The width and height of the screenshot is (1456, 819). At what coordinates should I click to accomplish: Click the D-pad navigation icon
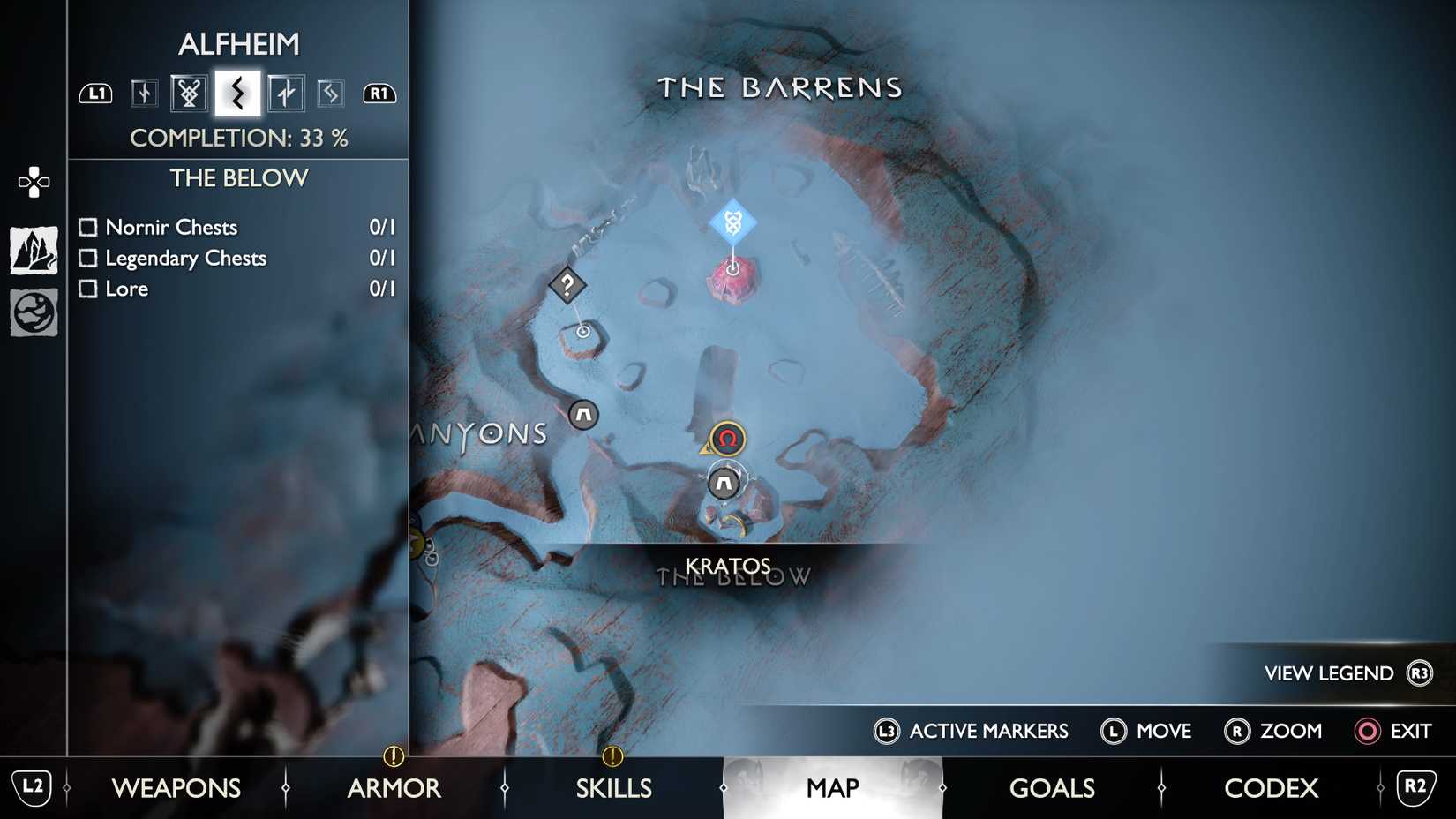pos(33,181)
